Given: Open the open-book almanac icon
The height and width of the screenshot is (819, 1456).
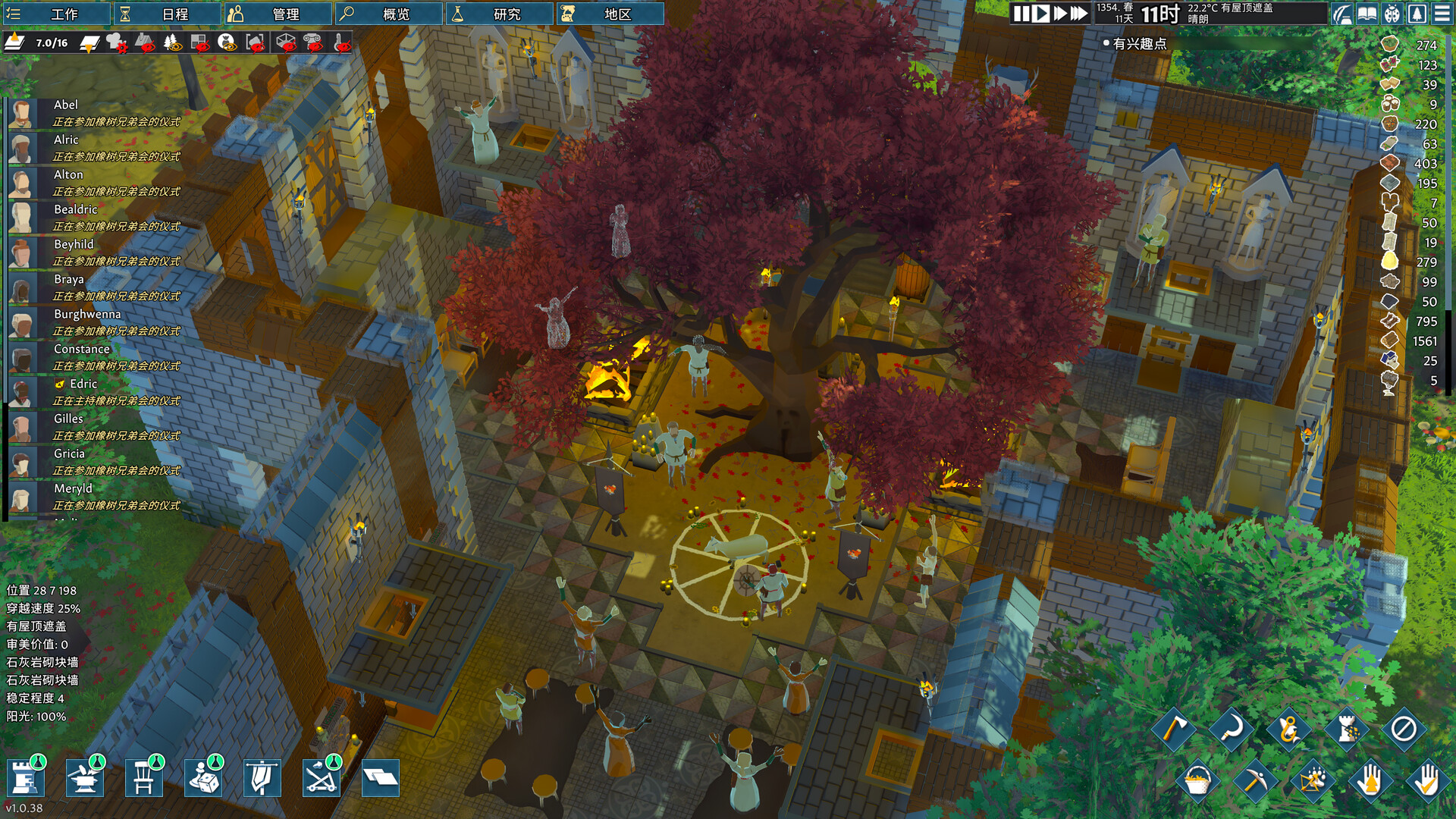Looking at the screenshot, I should point(1367,14).
